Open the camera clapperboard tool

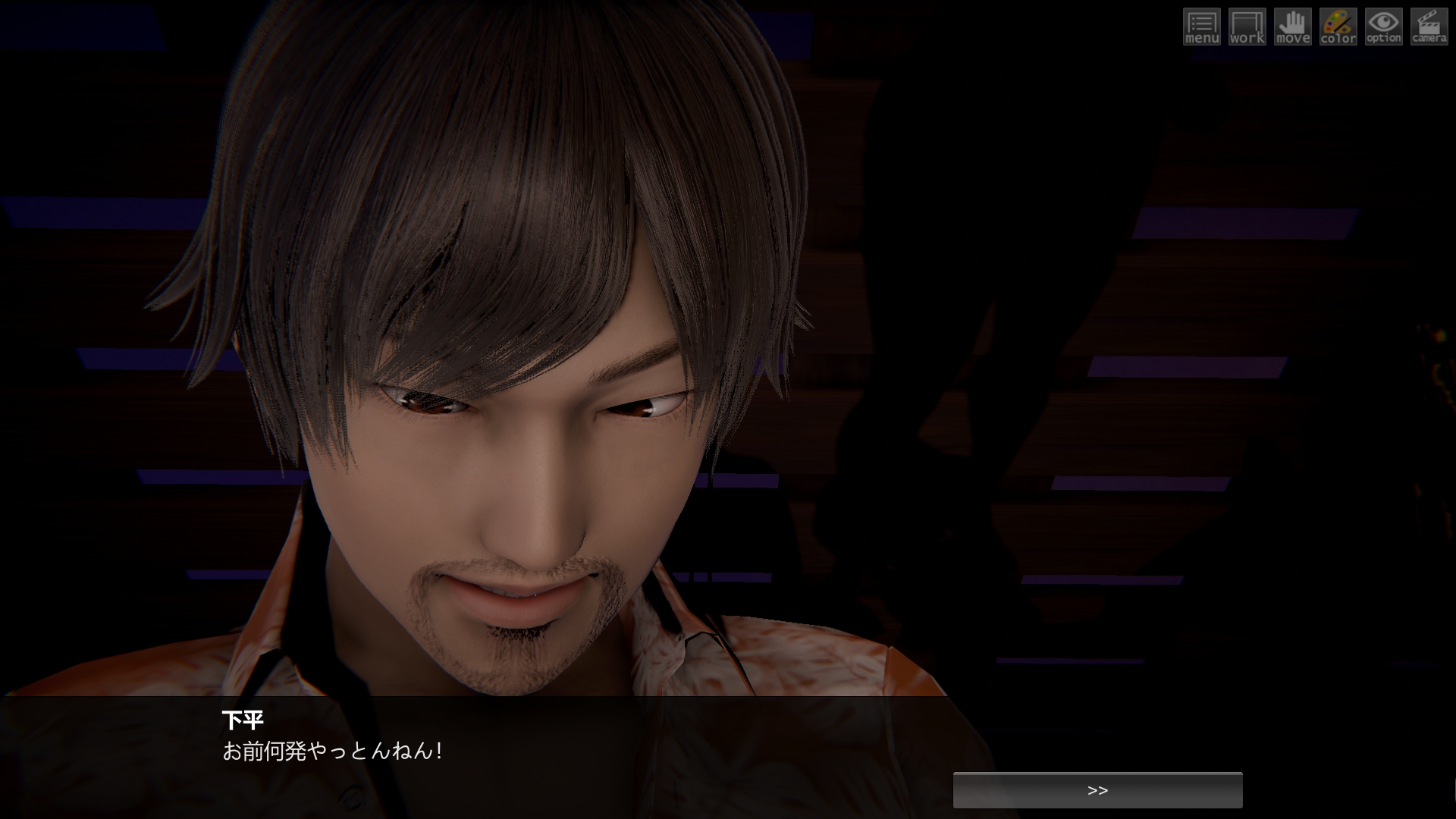point(1429,27)
